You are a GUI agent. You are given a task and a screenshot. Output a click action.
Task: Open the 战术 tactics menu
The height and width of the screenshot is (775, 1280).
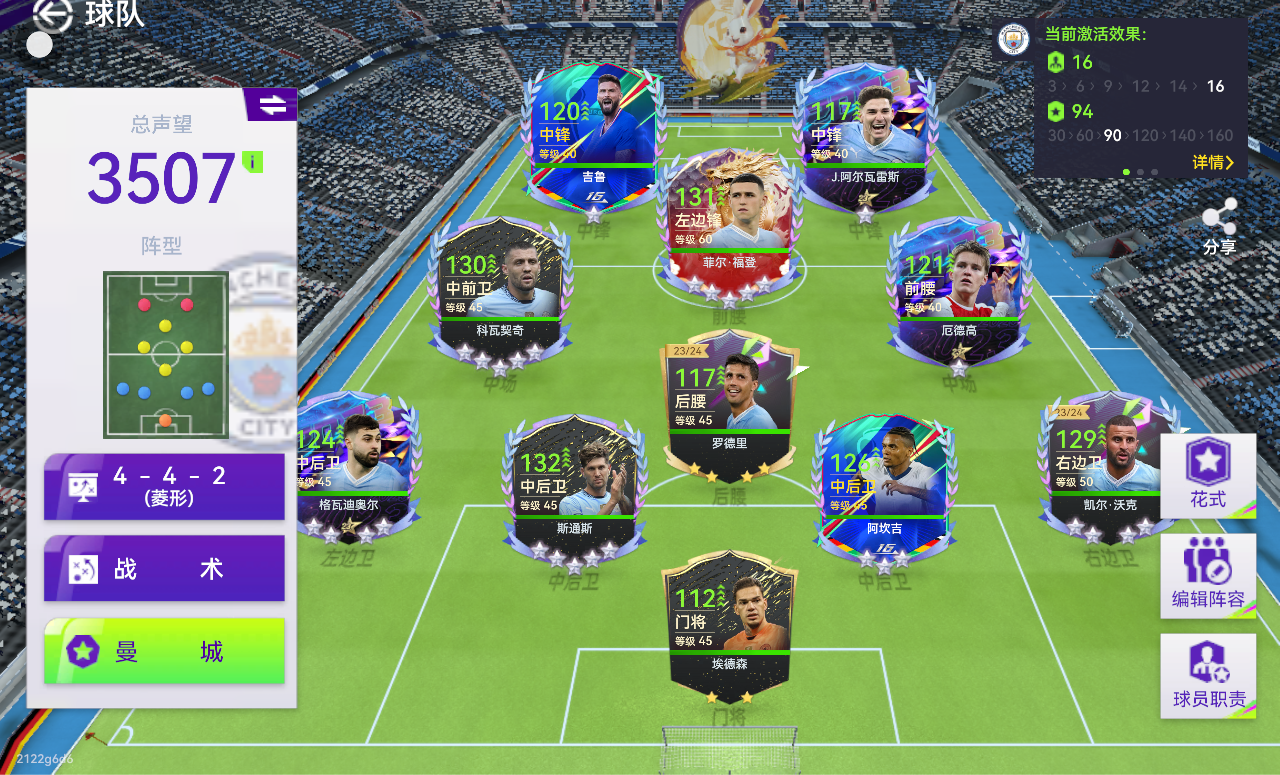164,568
